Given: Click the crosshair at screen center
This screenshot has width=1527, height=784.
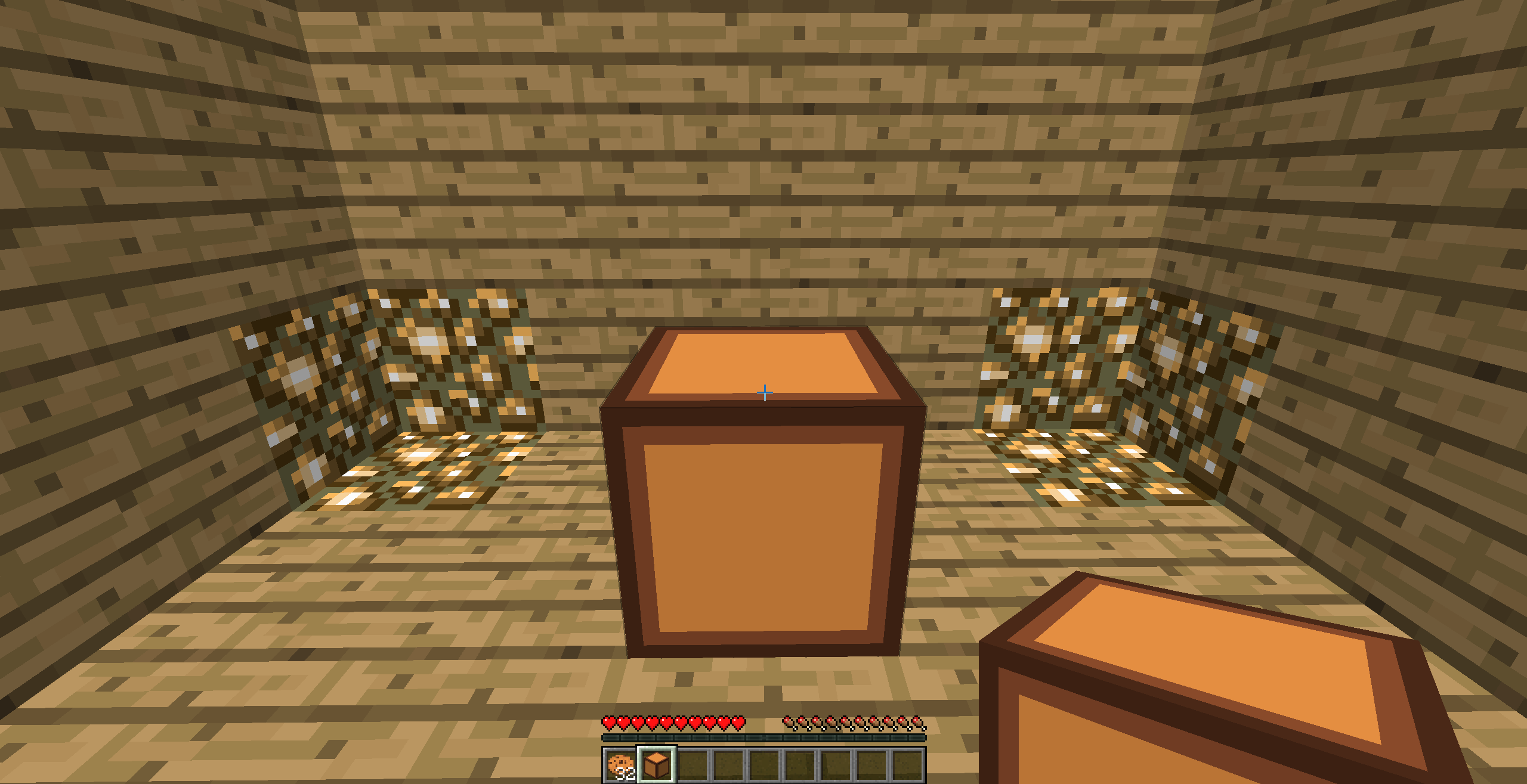Looking at the screenshot, I should [763, 393].
